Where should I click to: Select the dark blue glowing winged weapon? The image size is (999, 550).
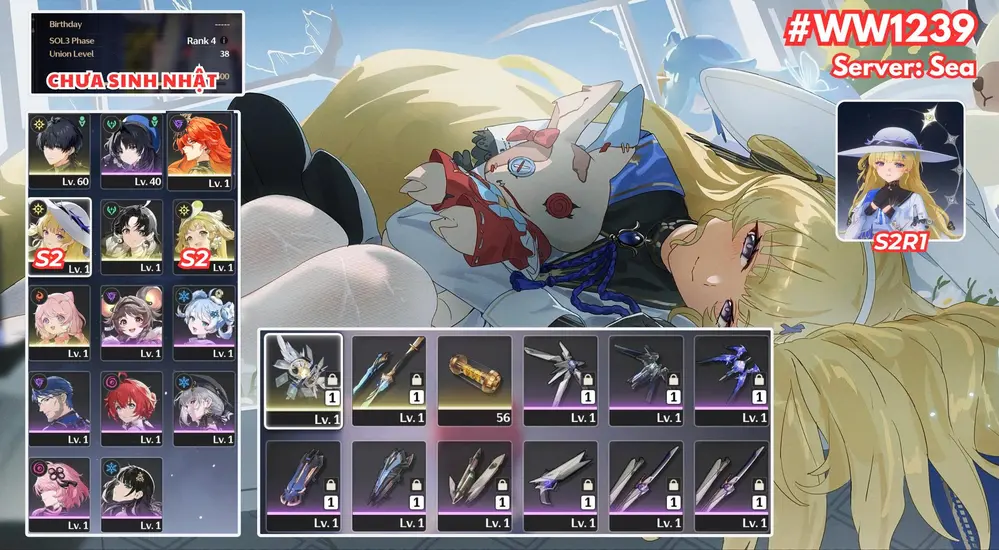pos(731,380)
